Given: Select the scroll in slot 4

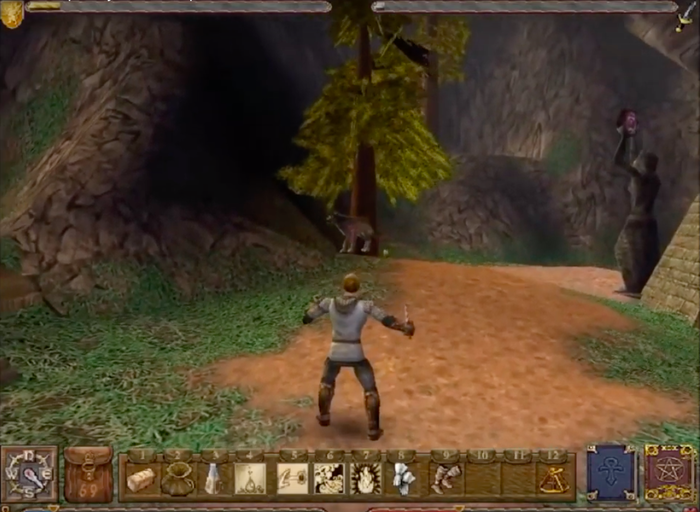Looking at the screenshot, I should coord(249,479).
